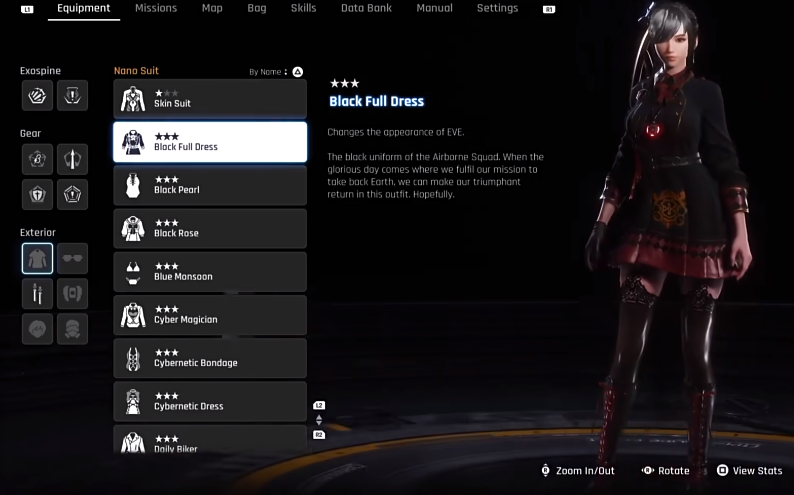Open the Settings tab
The image size is (794, 495).
[497, 8]
